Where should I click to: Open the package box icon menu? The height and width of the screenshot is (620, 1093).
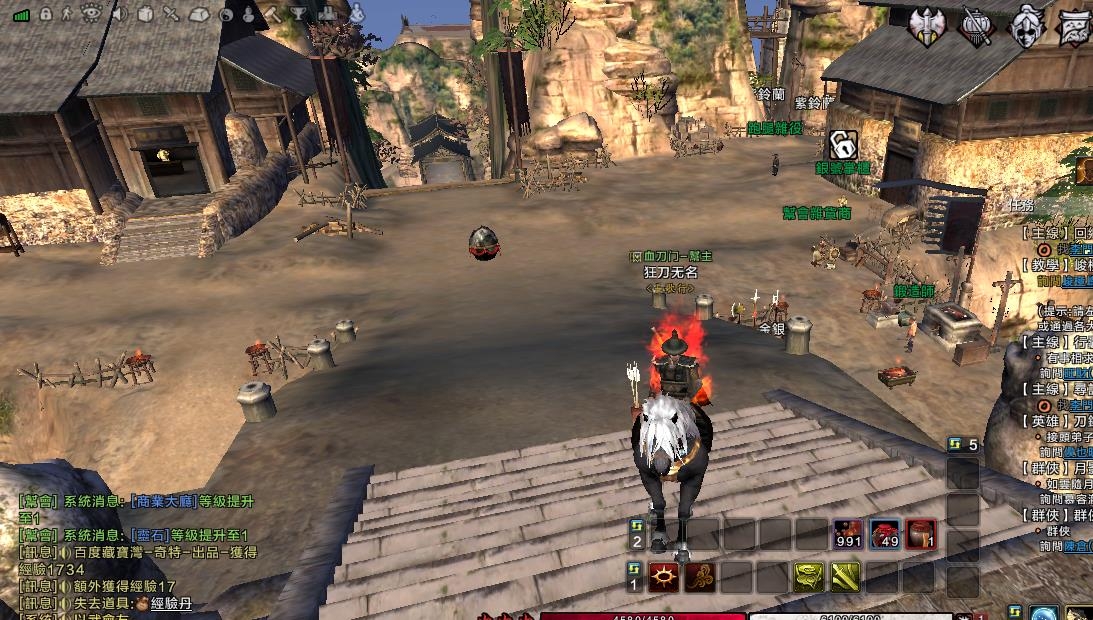(x=145, y=13)
